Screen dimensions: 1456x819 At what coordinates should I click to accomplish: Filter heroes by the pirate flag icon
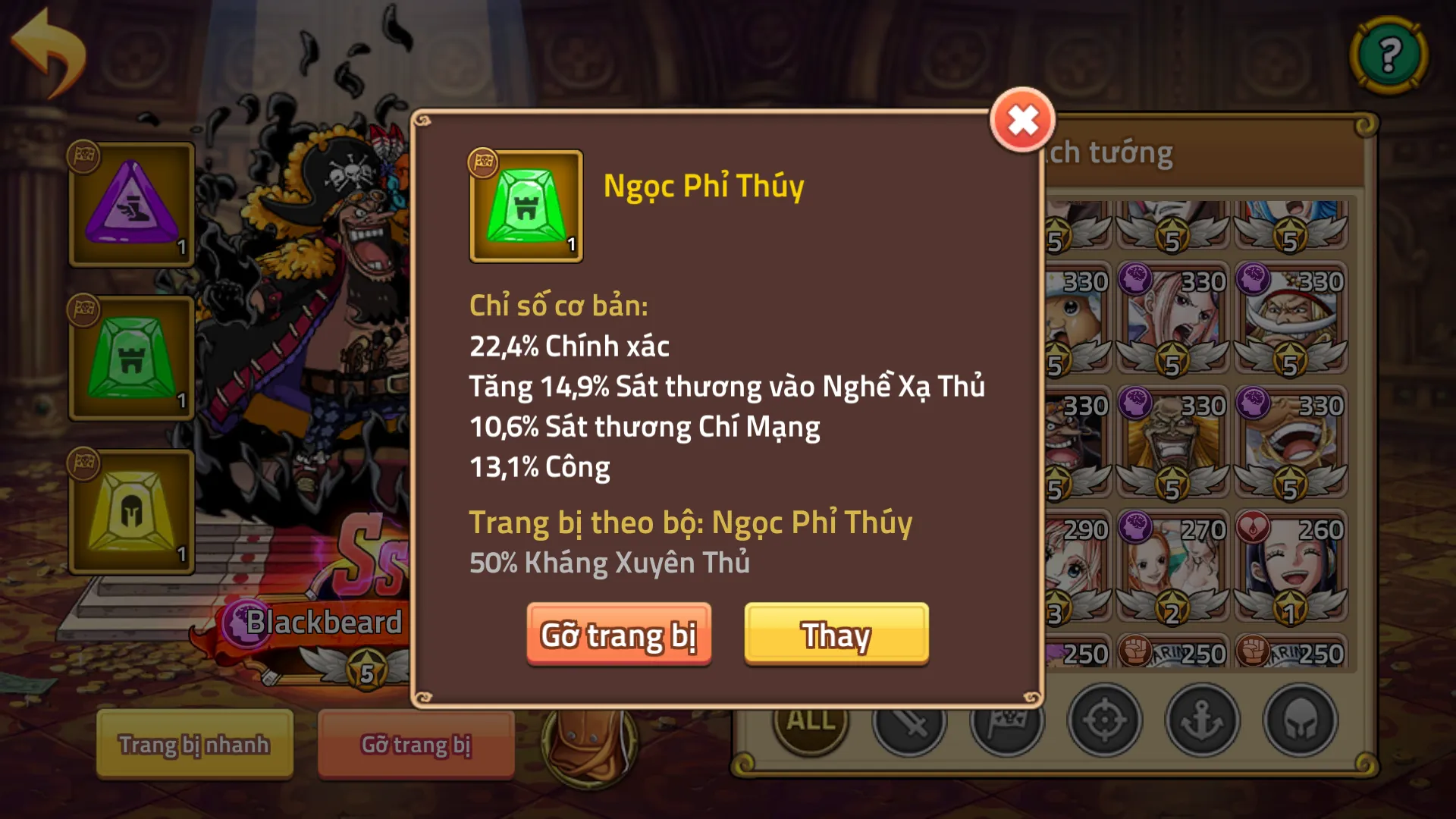coord(1006,722)
